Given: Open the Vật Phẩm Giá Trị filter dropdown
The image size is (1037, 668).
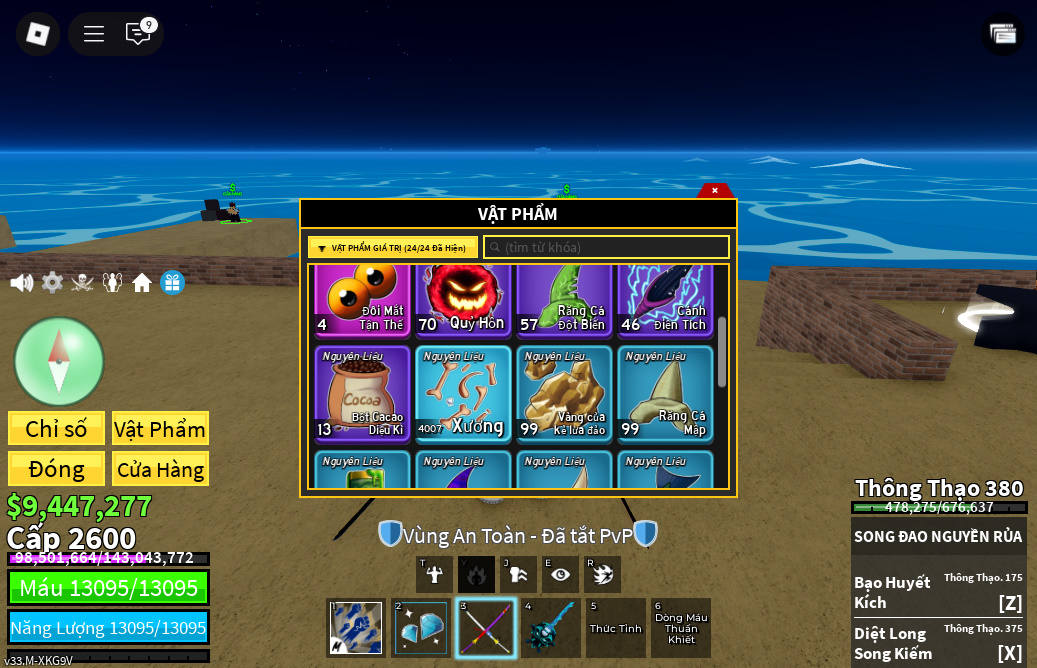Looking at the screenshot, I should point(393,248).
